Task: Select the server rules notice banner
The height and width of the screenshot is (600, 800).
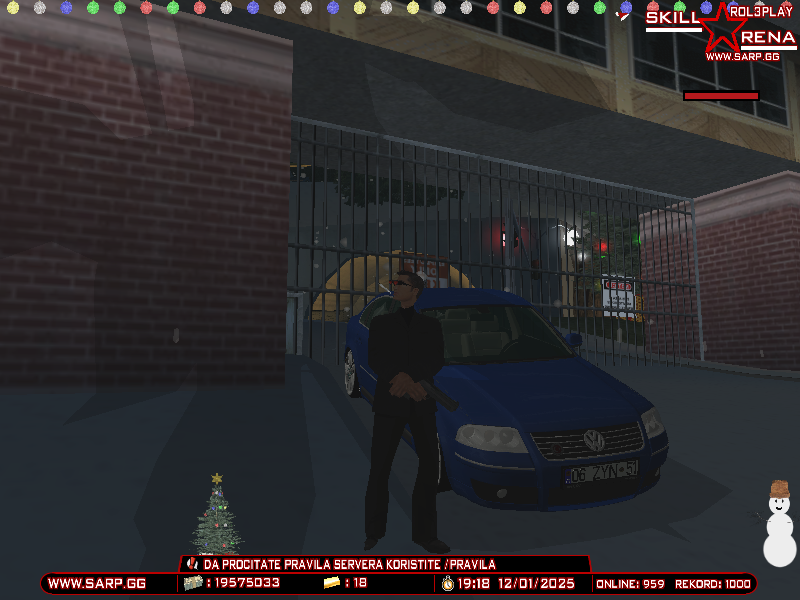Action: [x=385, y=565]
